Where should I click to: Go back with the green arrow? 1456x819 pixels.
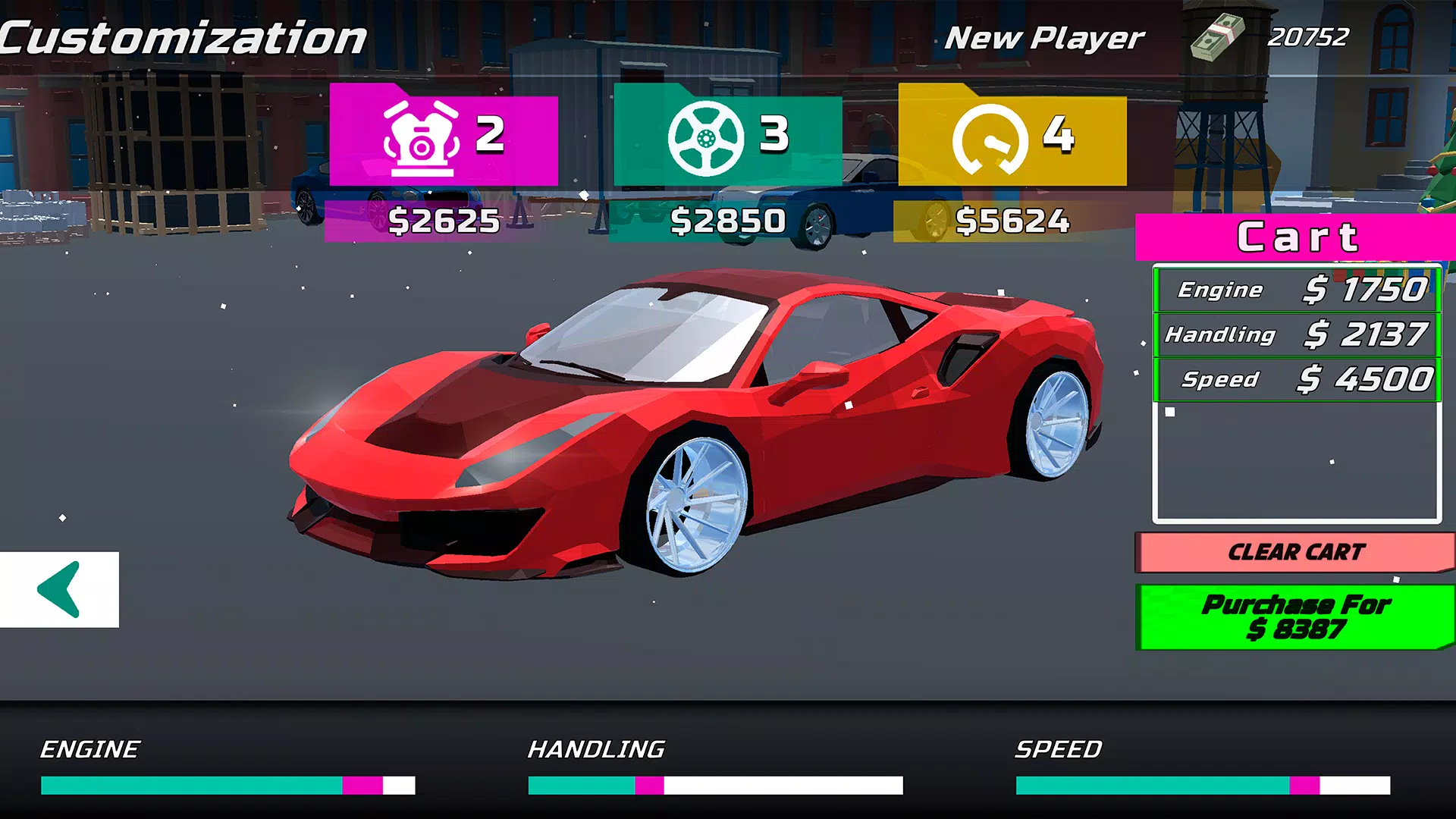(x=59, y=589)
